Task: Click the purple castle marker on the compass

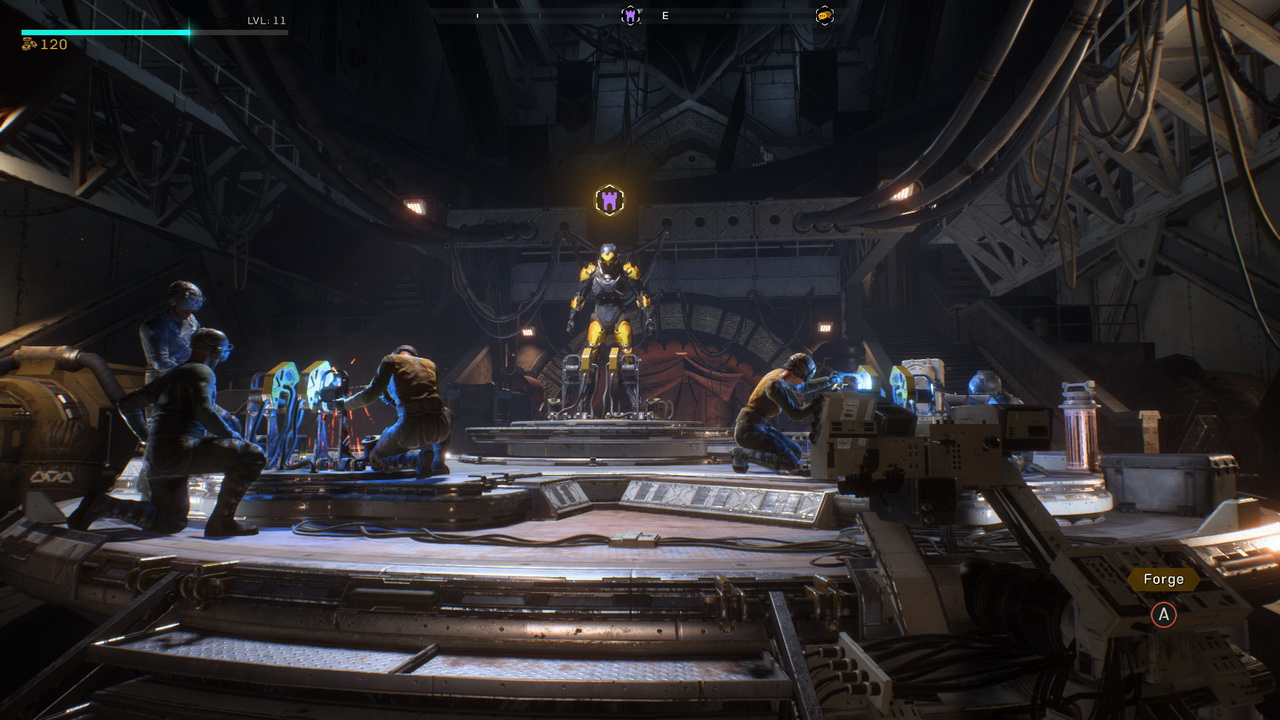Action: [x=630, y=15]
